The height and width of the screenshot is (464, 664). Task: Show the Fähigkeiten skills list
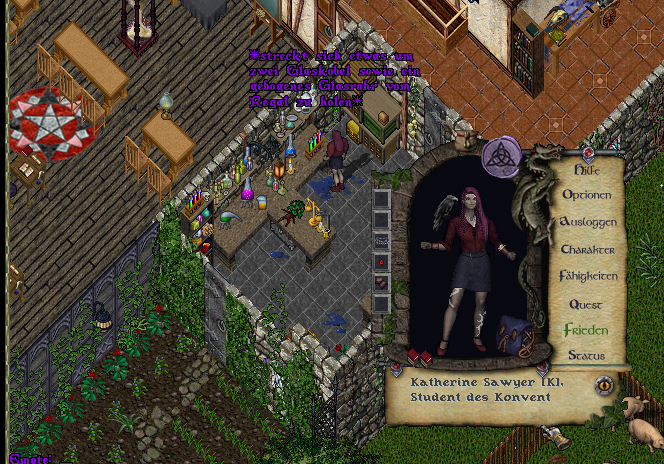coord(588,276)
